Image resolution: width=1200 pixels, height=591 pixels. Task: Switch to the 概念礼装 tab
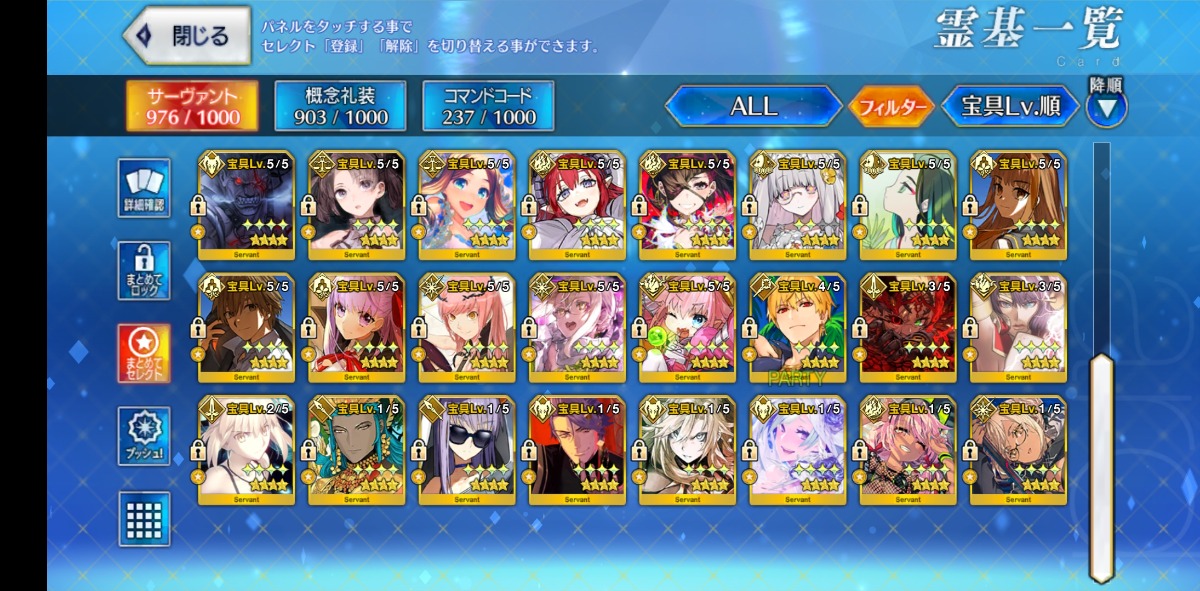tap(340, 106)
